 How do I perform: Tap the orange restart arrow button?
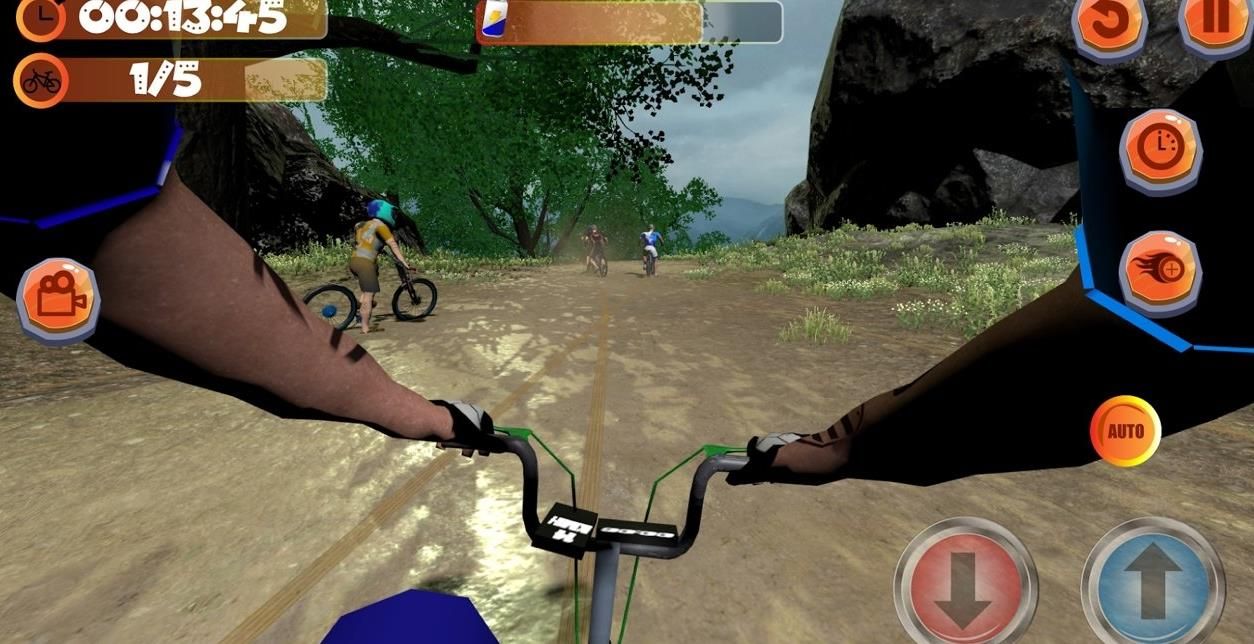click(x=1109, y=24)
